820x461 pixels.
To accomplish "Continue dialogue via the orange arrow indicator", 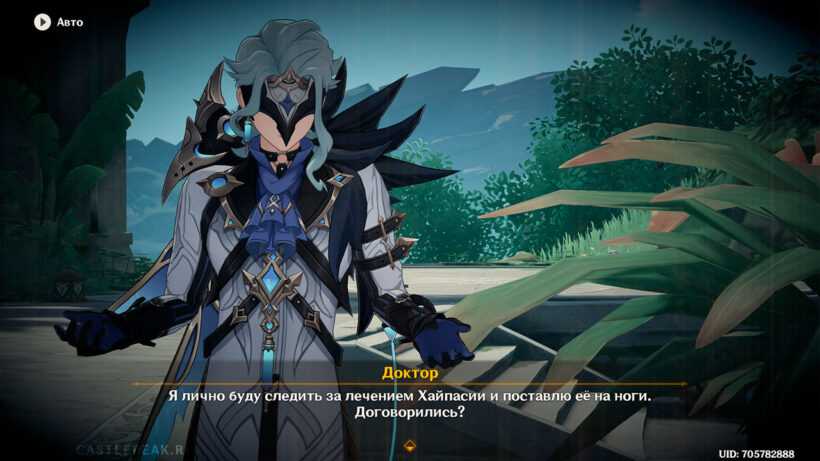I will (410, 445).
